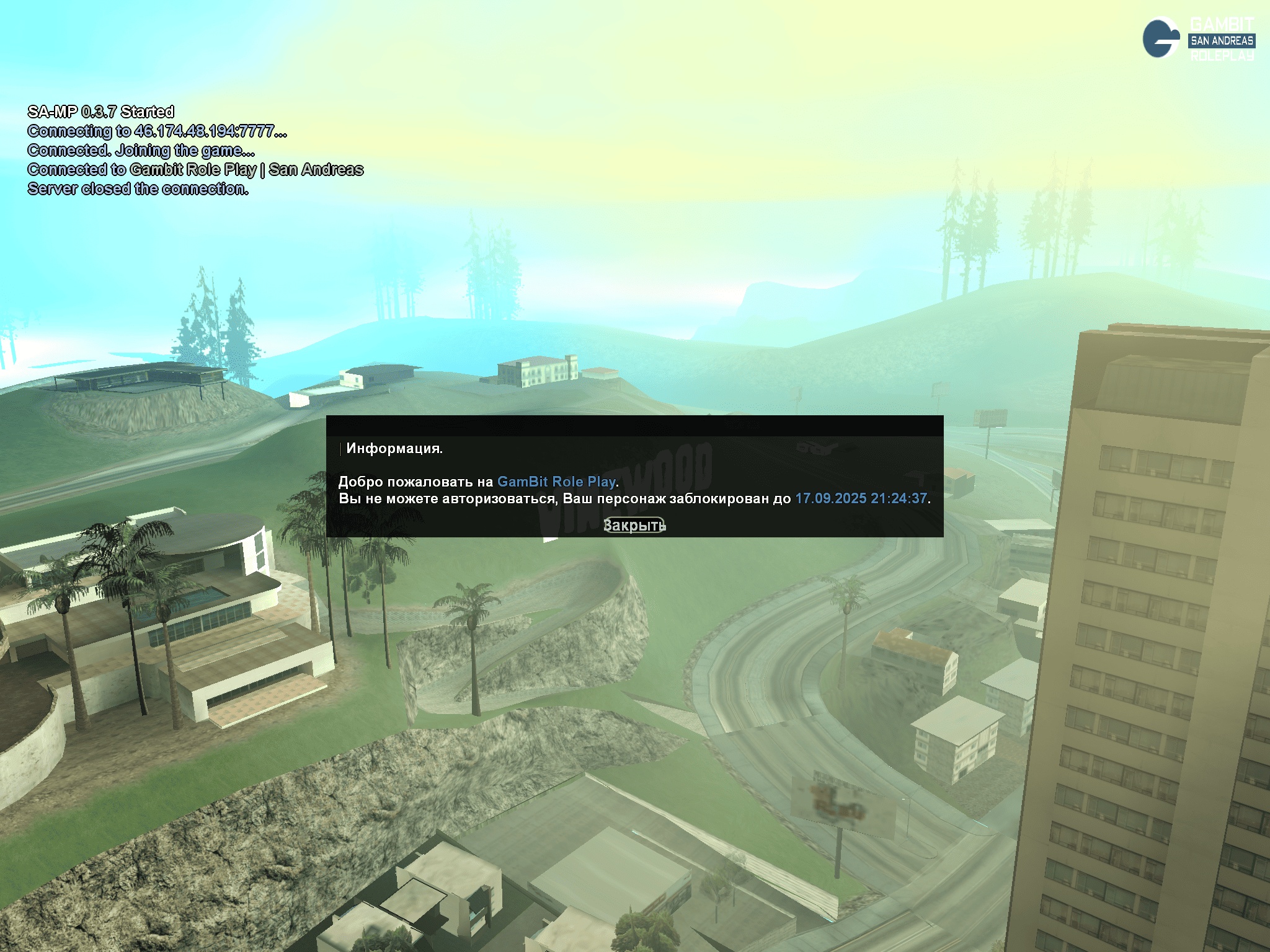The image size is (1270, 952).
Task: Close the ban information dialog via Закрыть
Action: click(634, 525)
